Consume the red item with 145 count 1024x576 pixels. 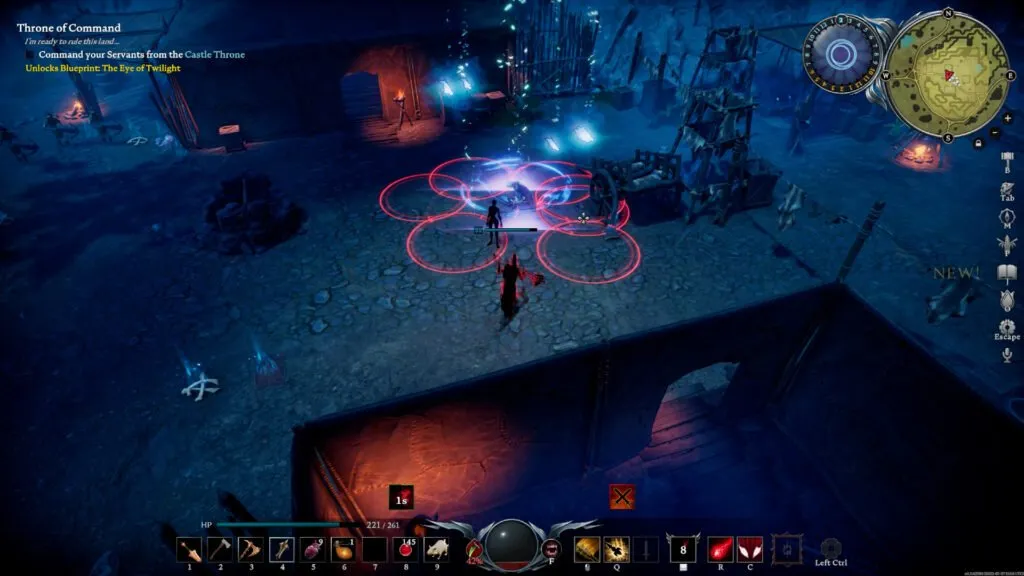coord(406,548)
